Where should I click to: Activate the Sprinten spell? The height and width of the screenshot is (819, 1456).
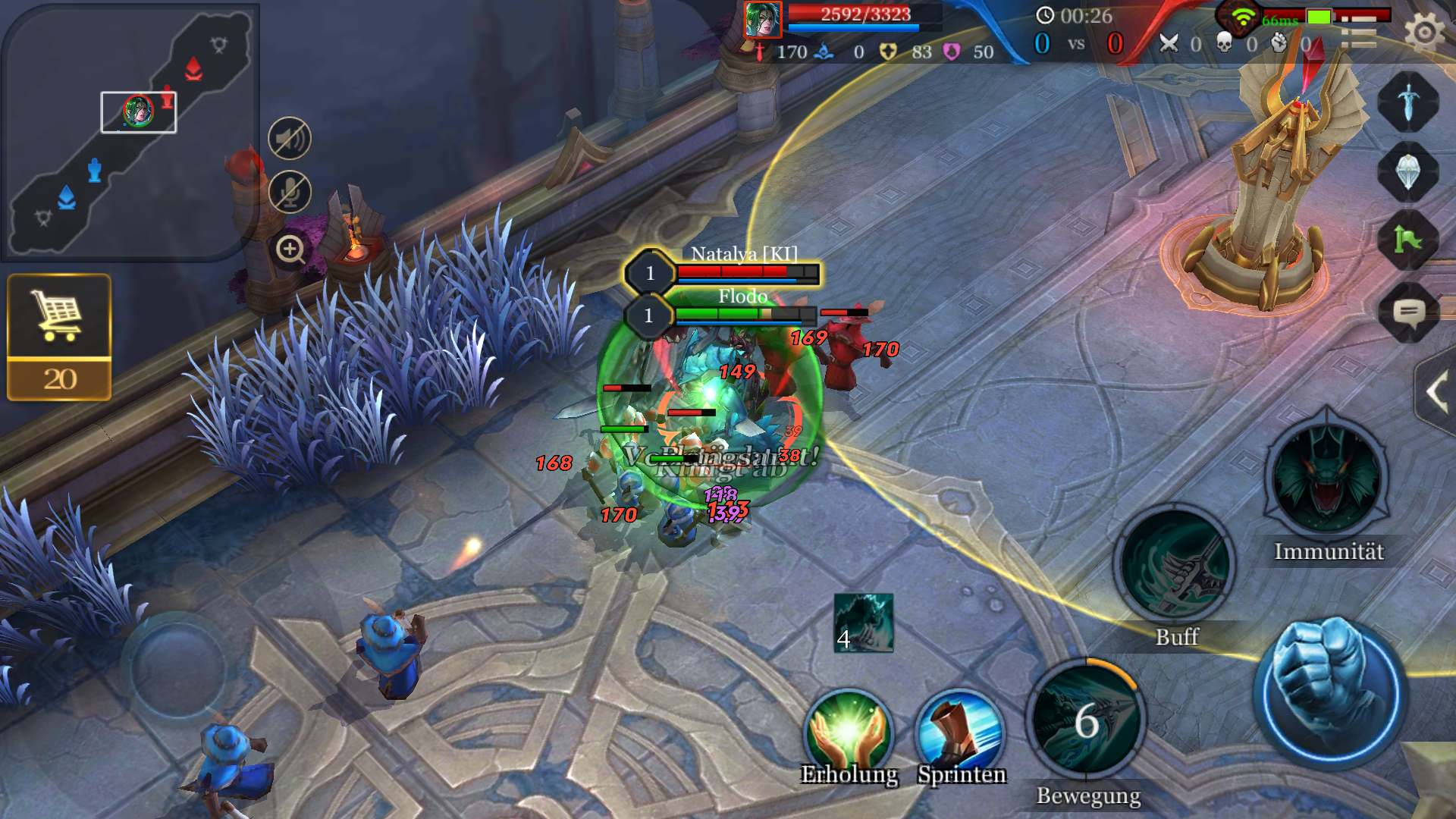point(961,733)
